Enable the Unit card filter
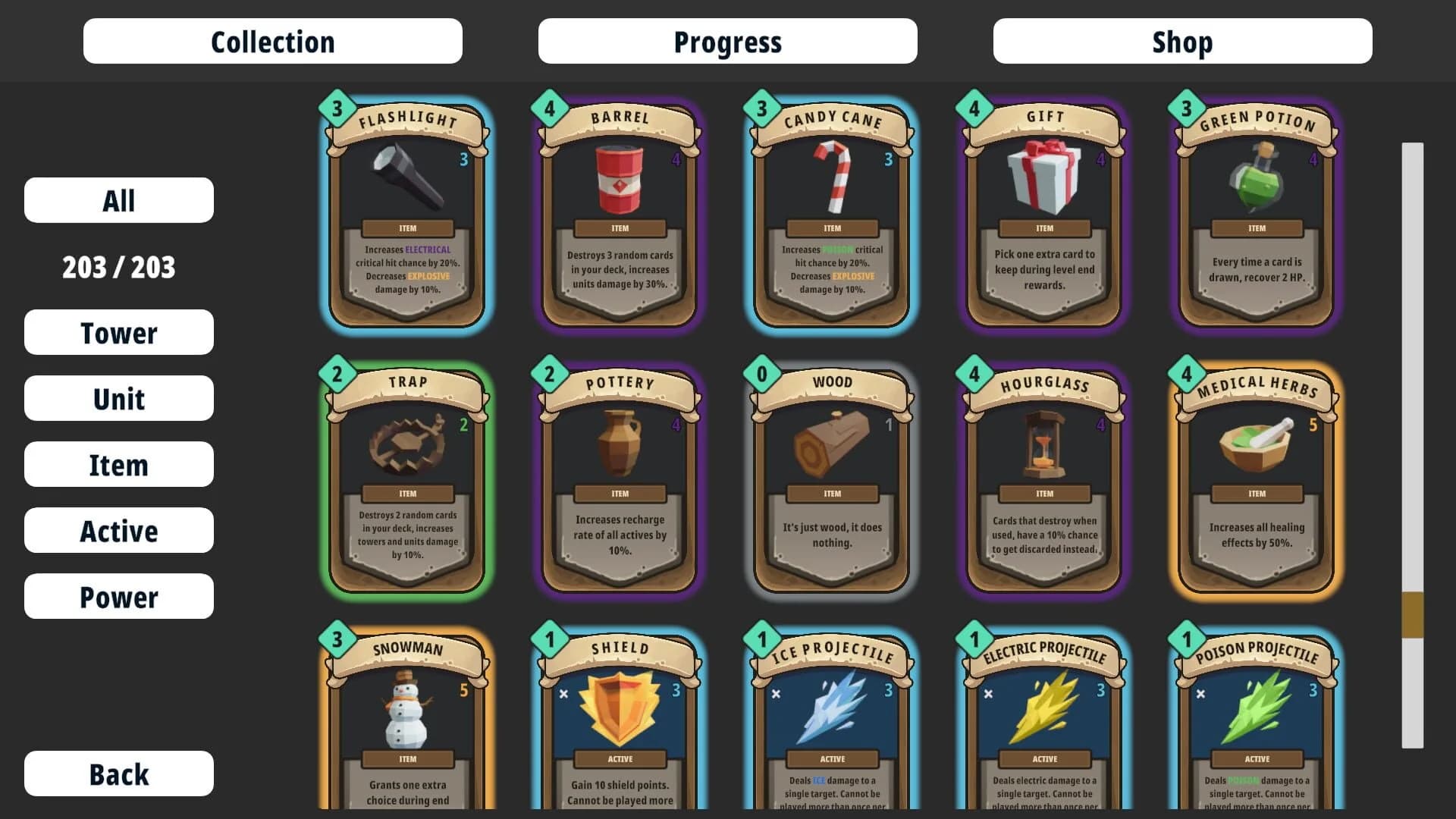 [x=118, y=398]
